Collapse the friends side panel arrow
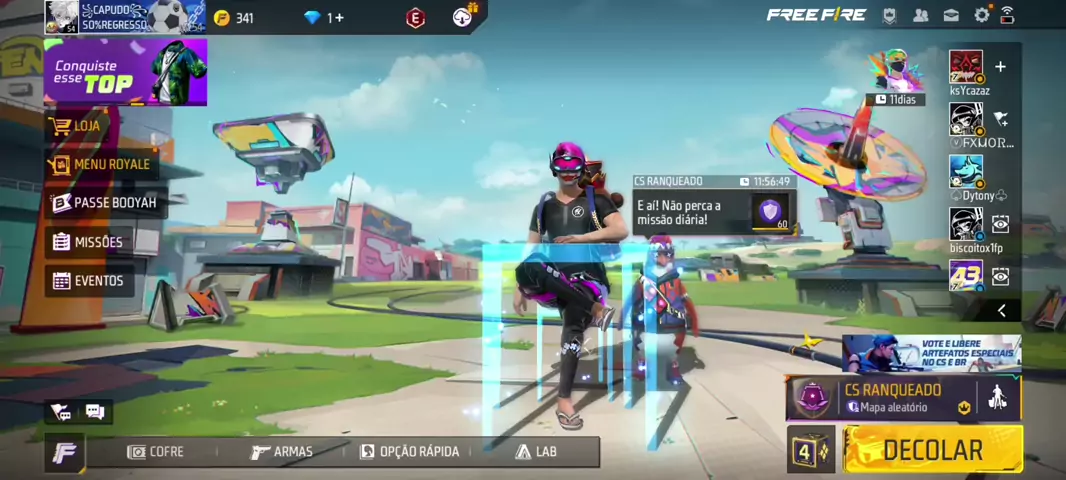 pos(1001,311)
